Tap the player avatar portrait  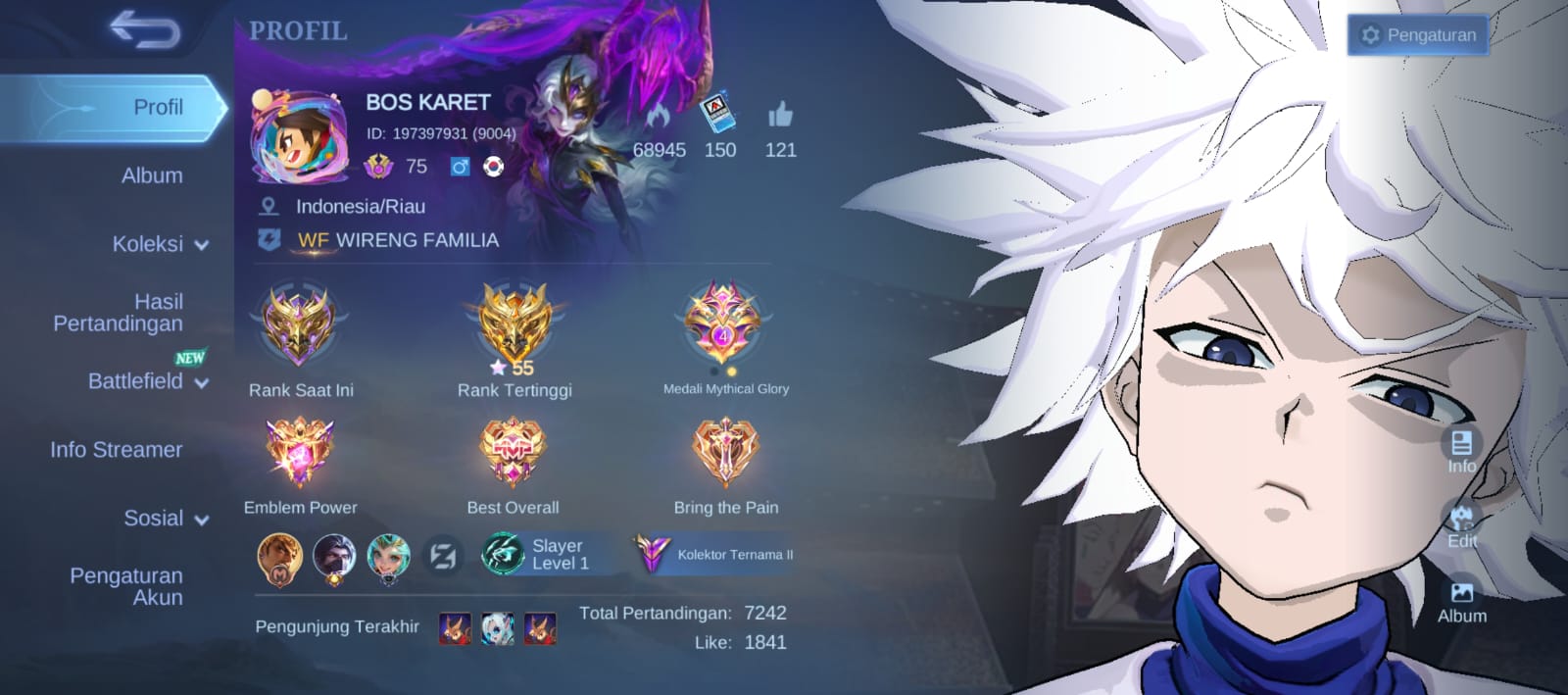(299, 137)
